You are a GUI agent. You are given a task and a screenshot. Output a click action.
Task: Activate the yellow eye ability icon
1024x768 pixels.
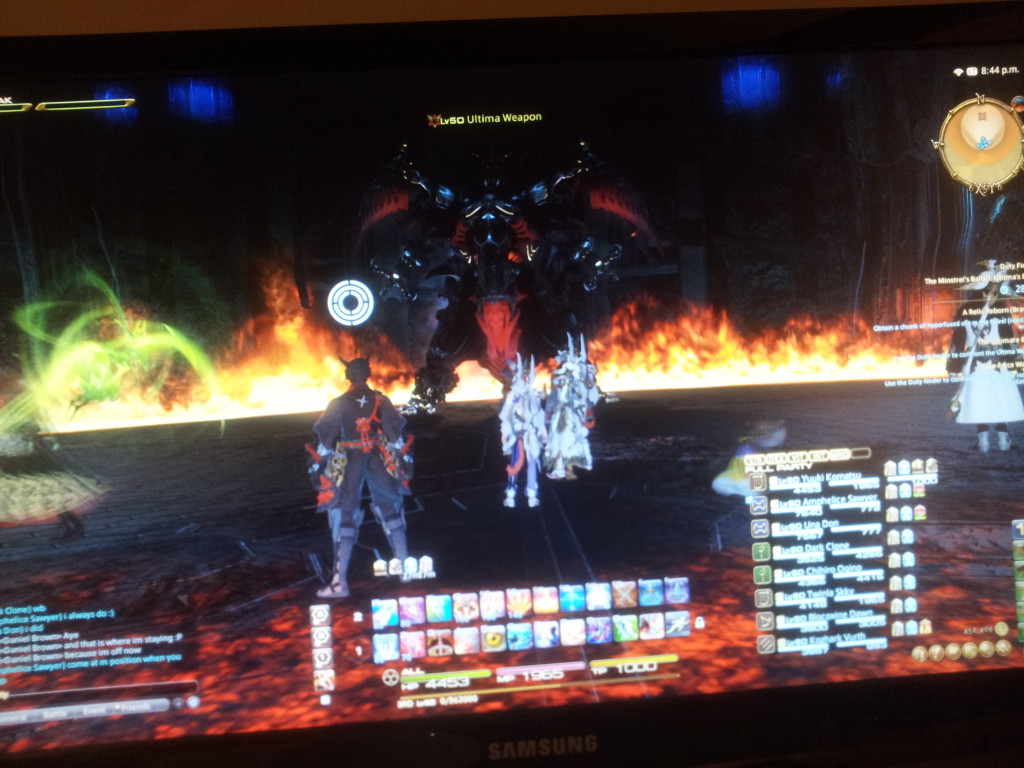493,638
